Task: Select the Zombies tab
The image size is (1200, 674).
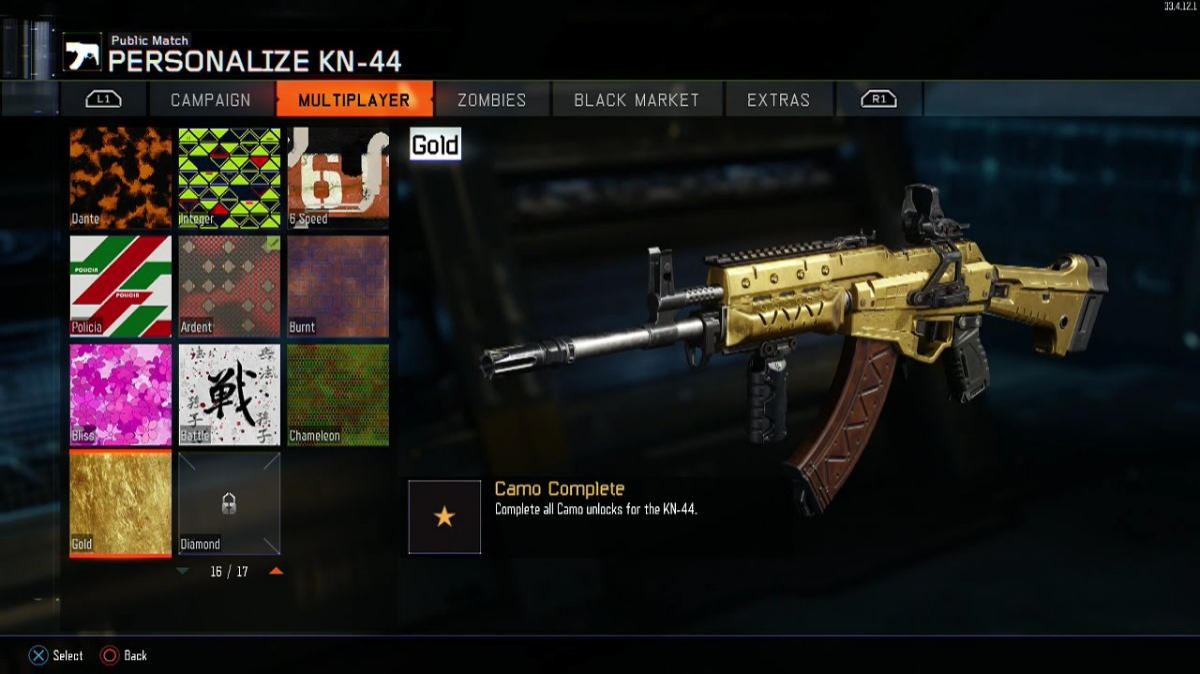Action: (491, 100)
